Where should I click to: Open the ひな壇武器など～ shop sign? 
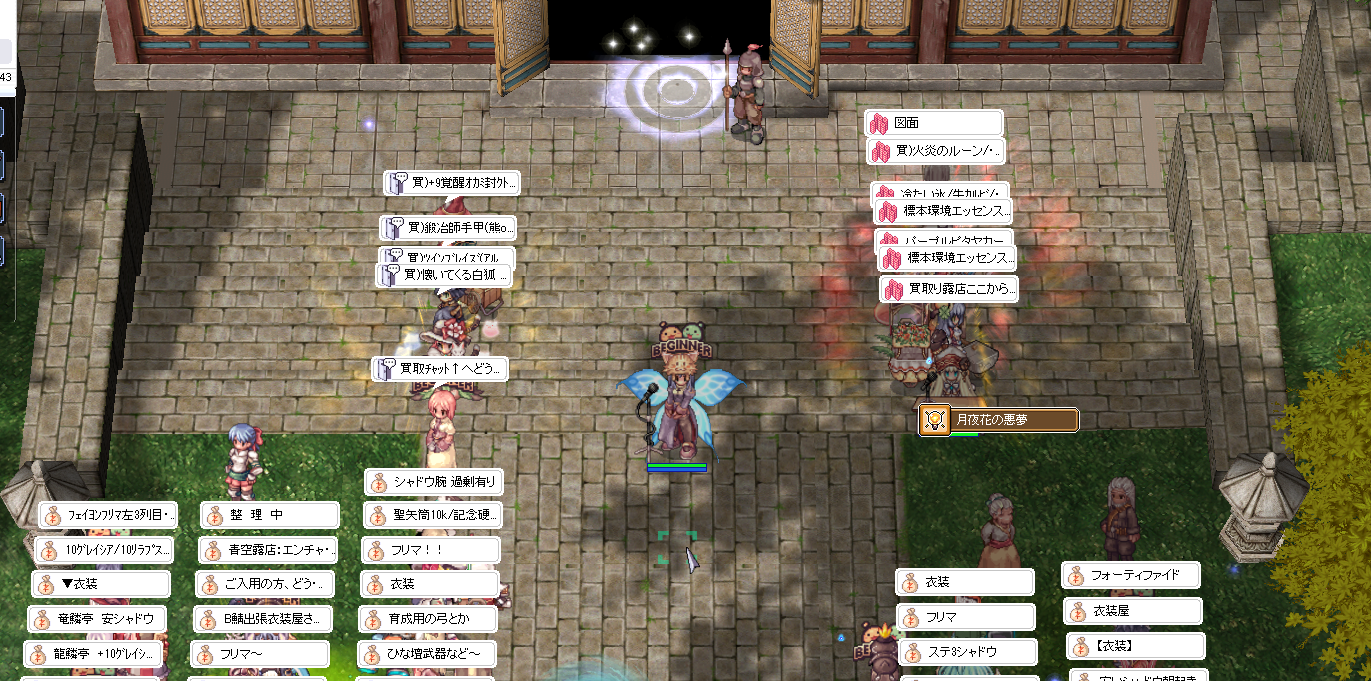pos(427,654)
